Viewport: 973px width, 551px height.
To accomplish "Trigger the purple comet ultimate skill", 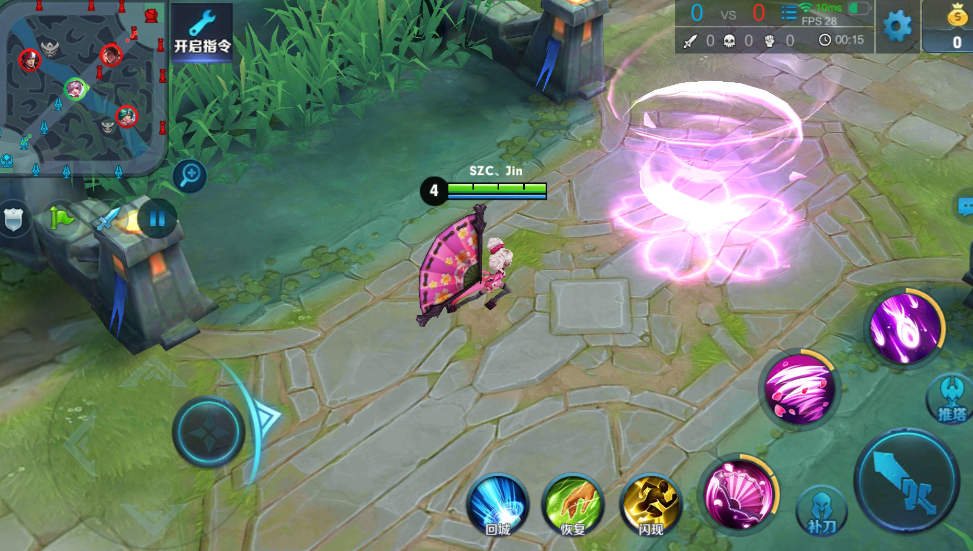I will point(905,325).
